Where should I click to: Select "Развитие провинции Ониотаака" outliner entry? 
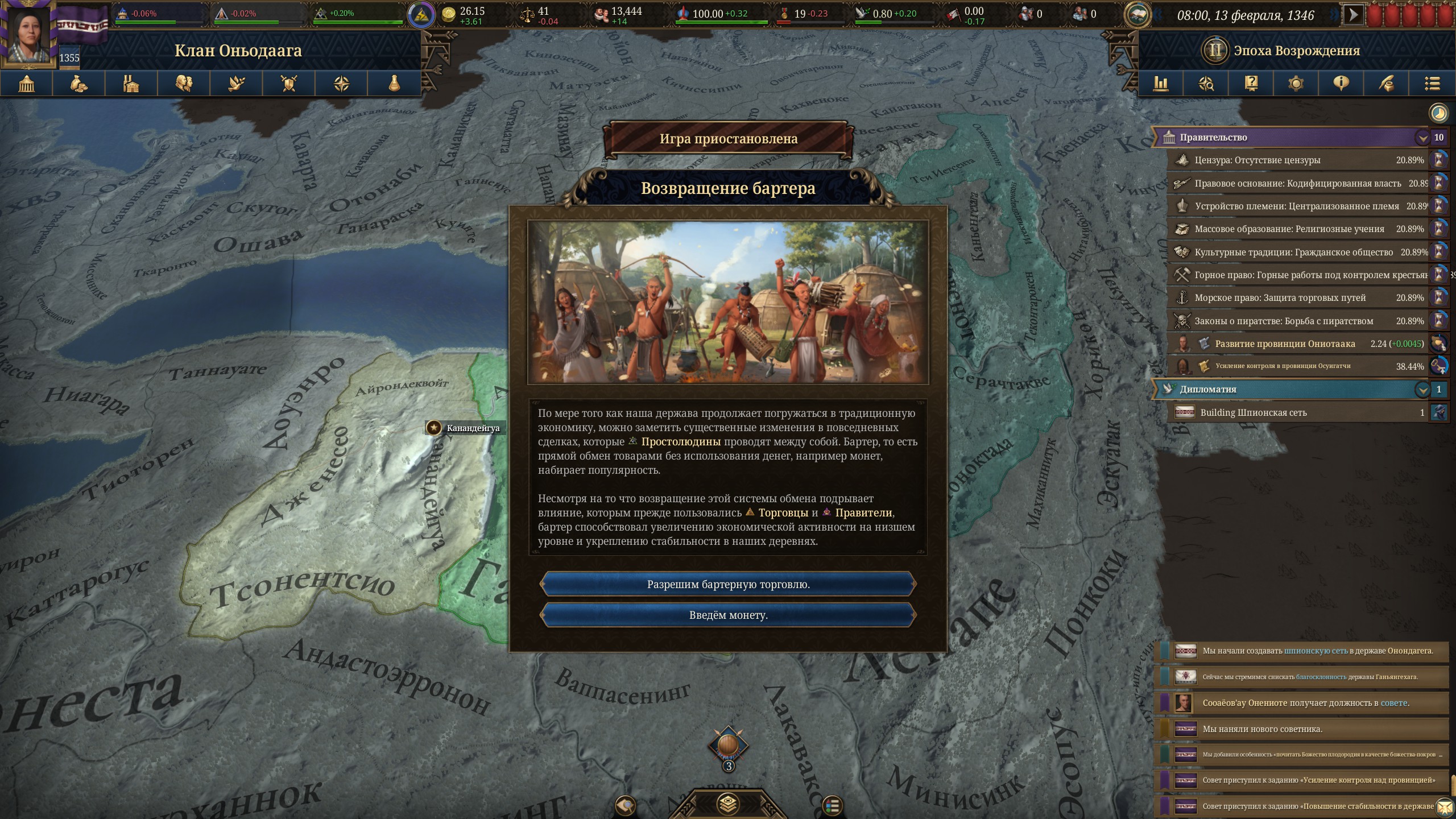point(1285,344)
